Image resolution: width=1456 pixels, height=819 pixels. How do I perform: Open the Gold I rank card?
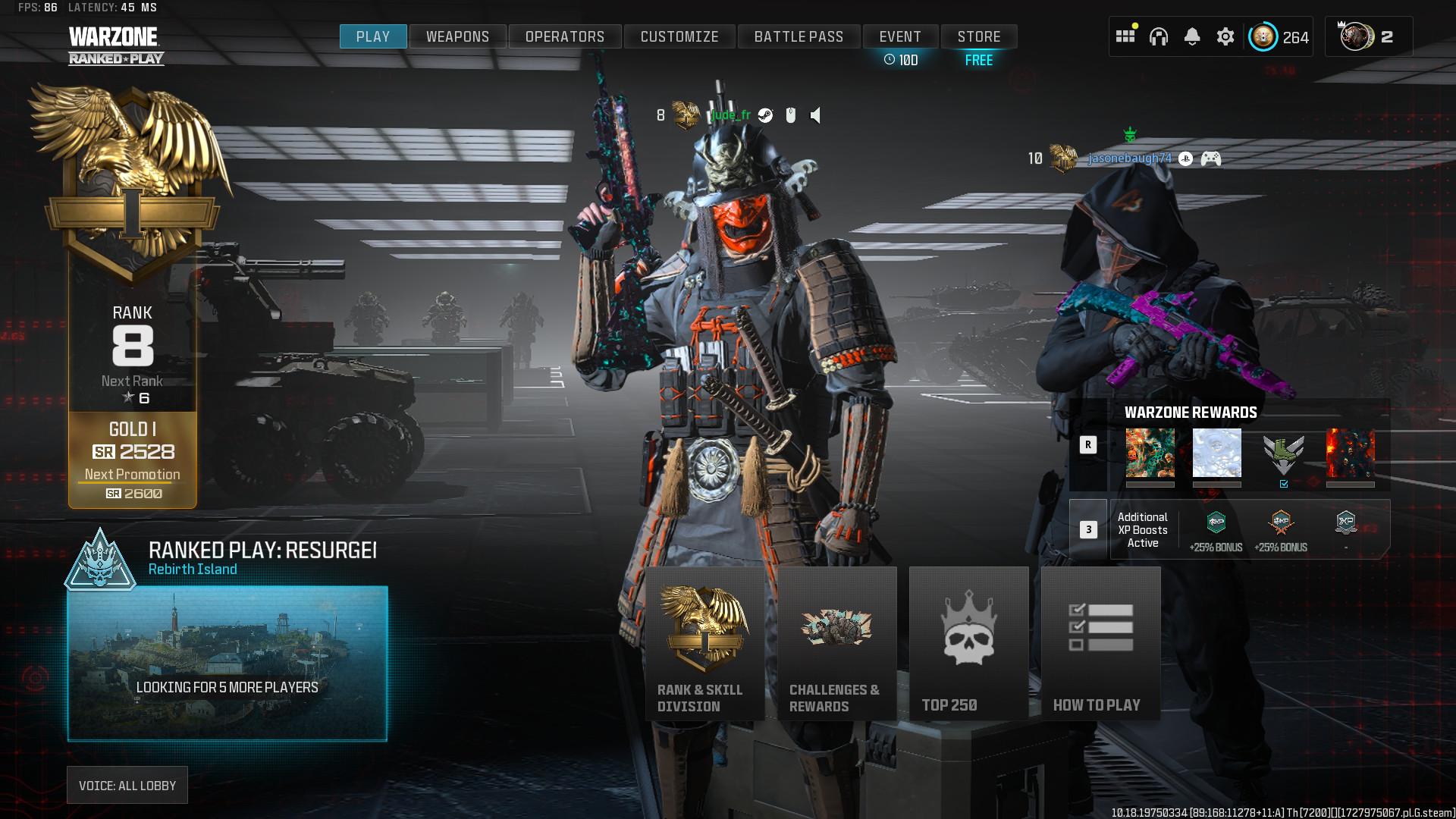tap(133, 460)
